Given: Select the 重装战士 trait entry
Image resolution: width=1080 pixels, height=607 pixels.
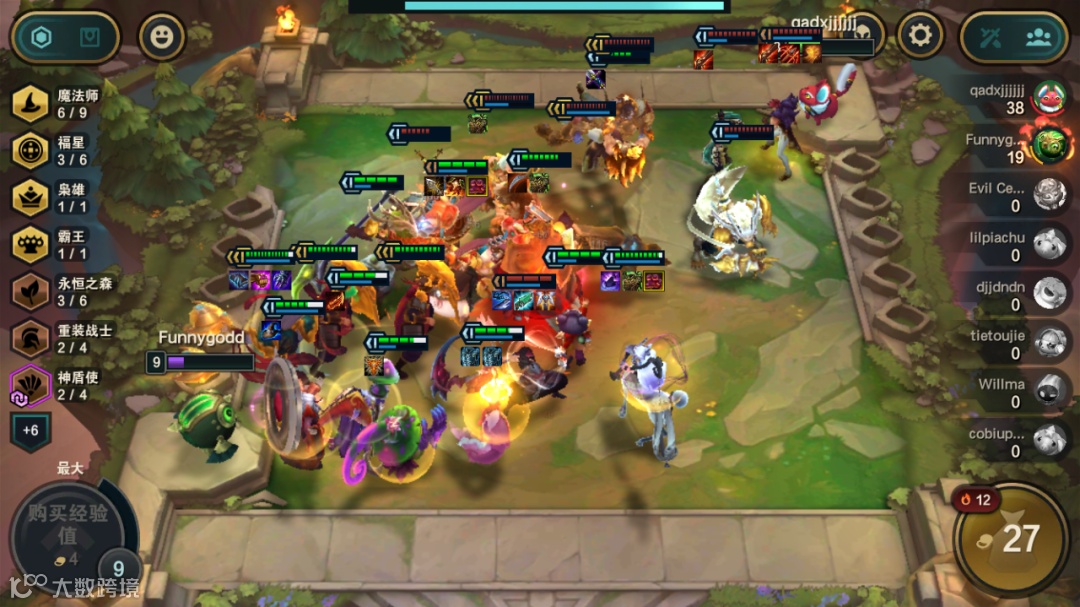Looking at the screenshot, I should [x=62, y=338].
